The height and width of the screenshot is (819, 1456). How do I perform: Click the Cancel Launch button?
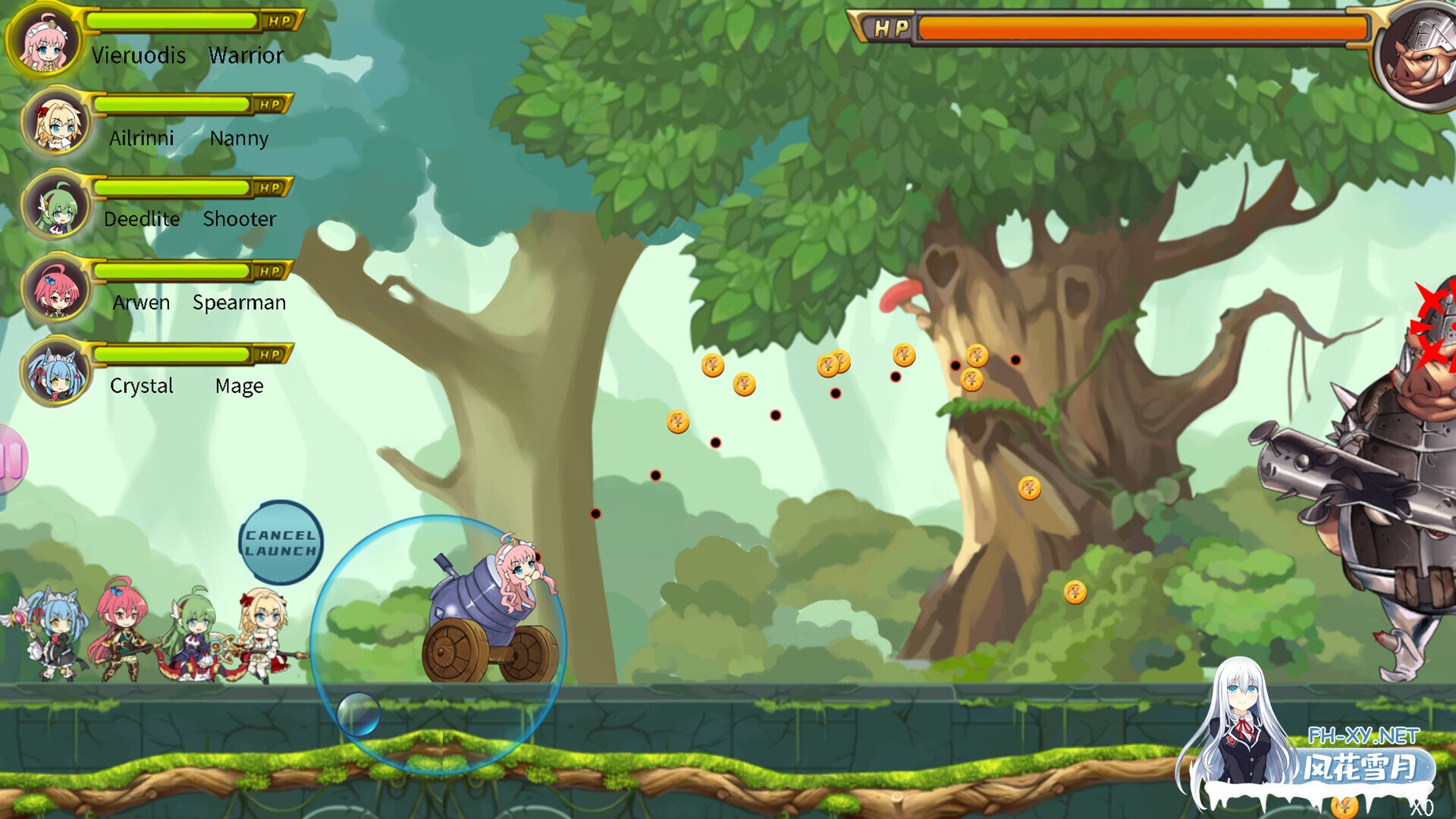click(x=281, y=543)
